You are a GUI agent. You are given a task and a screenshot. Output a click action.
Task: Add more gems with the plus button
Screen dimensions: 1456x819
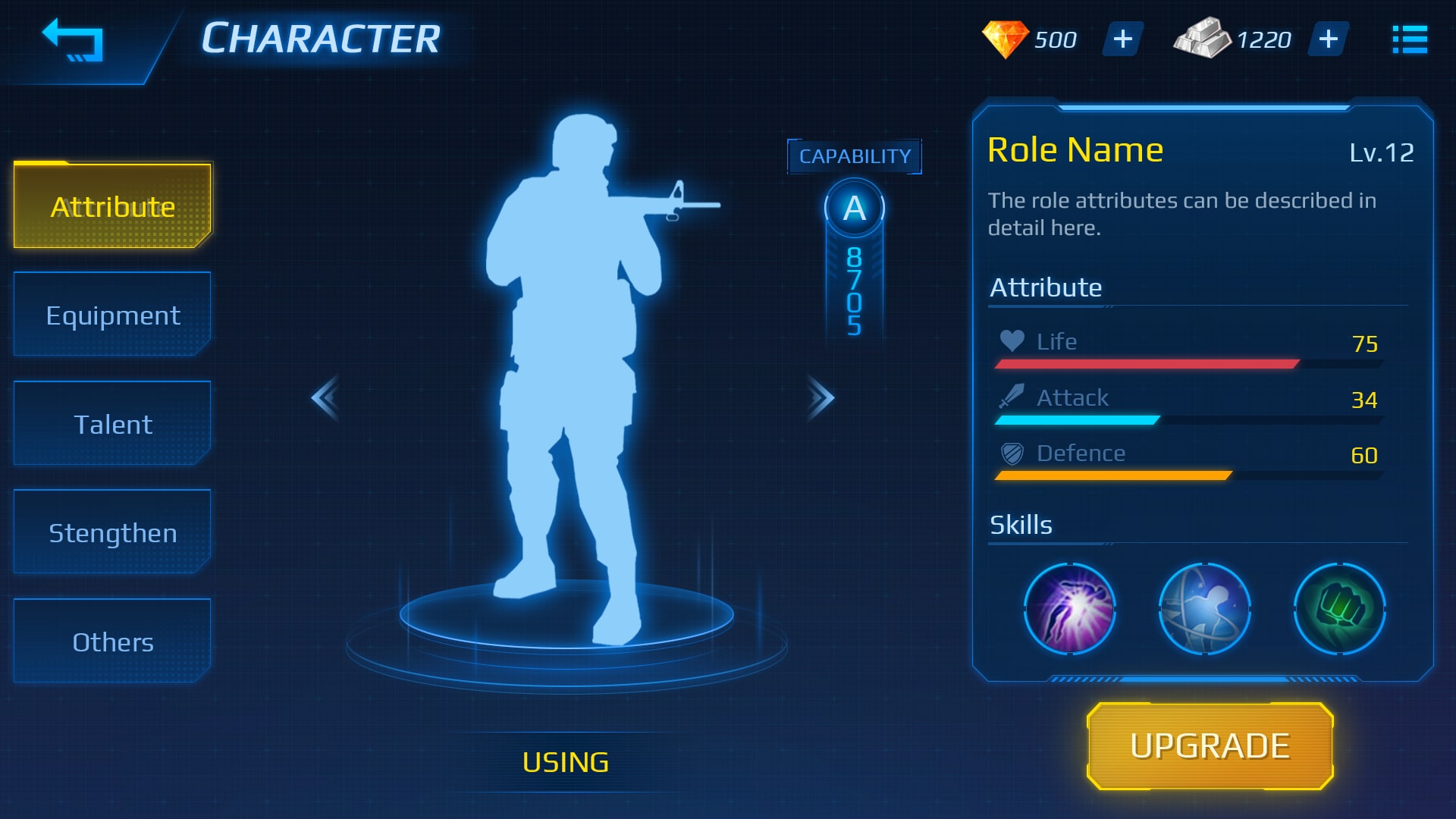pyautogui.click(x=1122, y=39)
